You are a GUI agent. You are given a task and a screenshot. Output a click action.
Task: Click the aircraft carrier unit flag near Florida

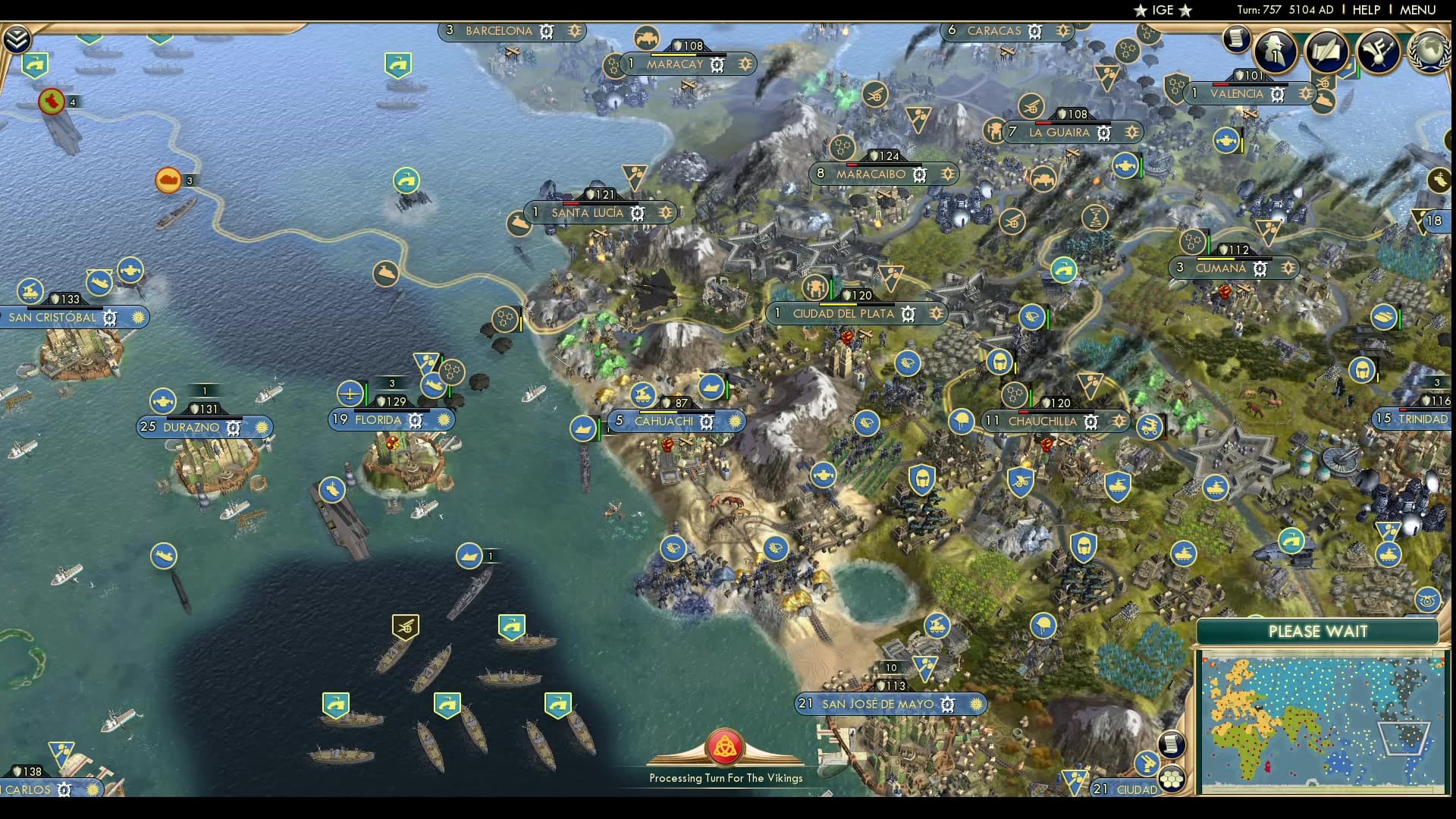[x=331, y=491]
